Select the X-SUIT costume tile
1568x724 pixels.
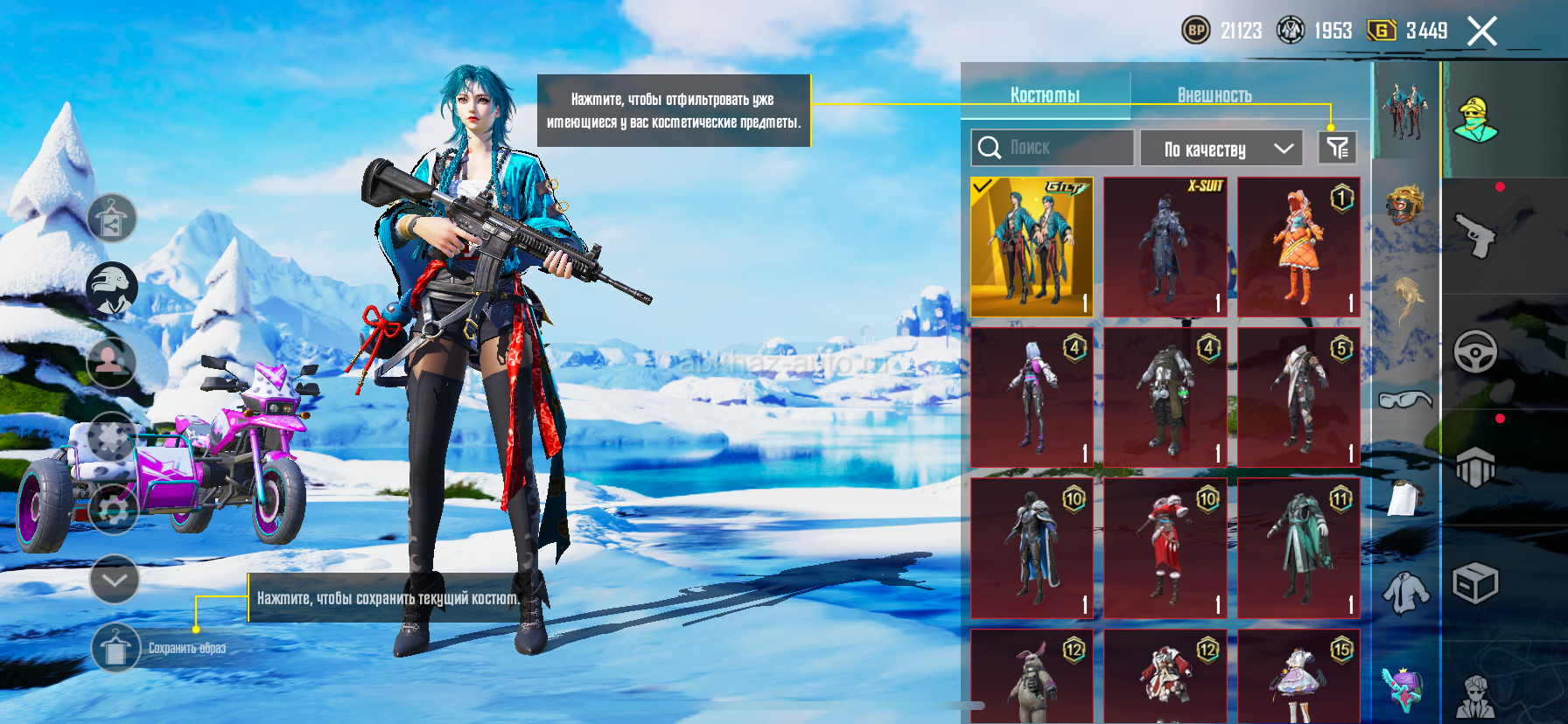1165,247
